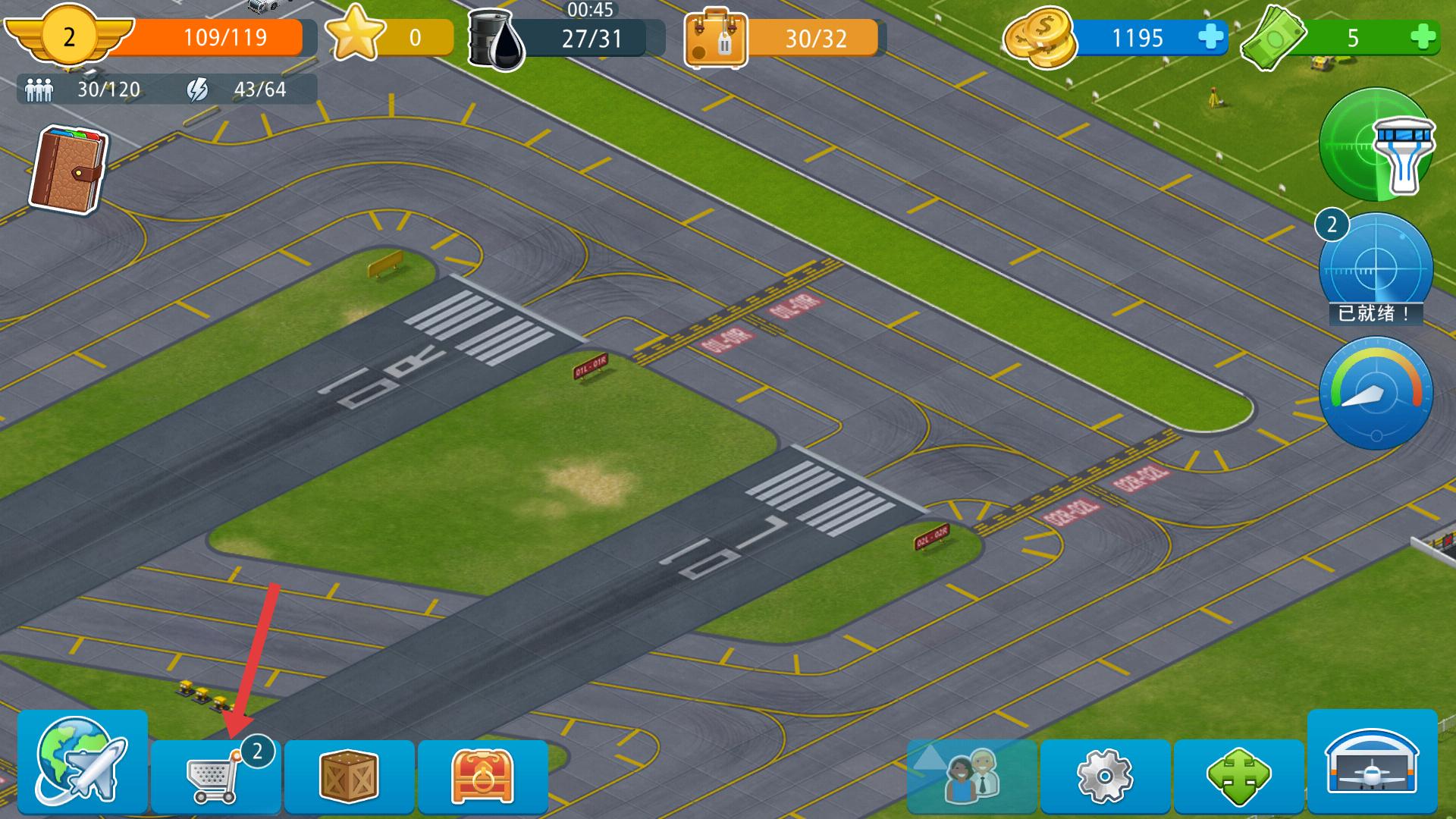
Task: Add more green cash with plus
Action: coord(1423,37)
